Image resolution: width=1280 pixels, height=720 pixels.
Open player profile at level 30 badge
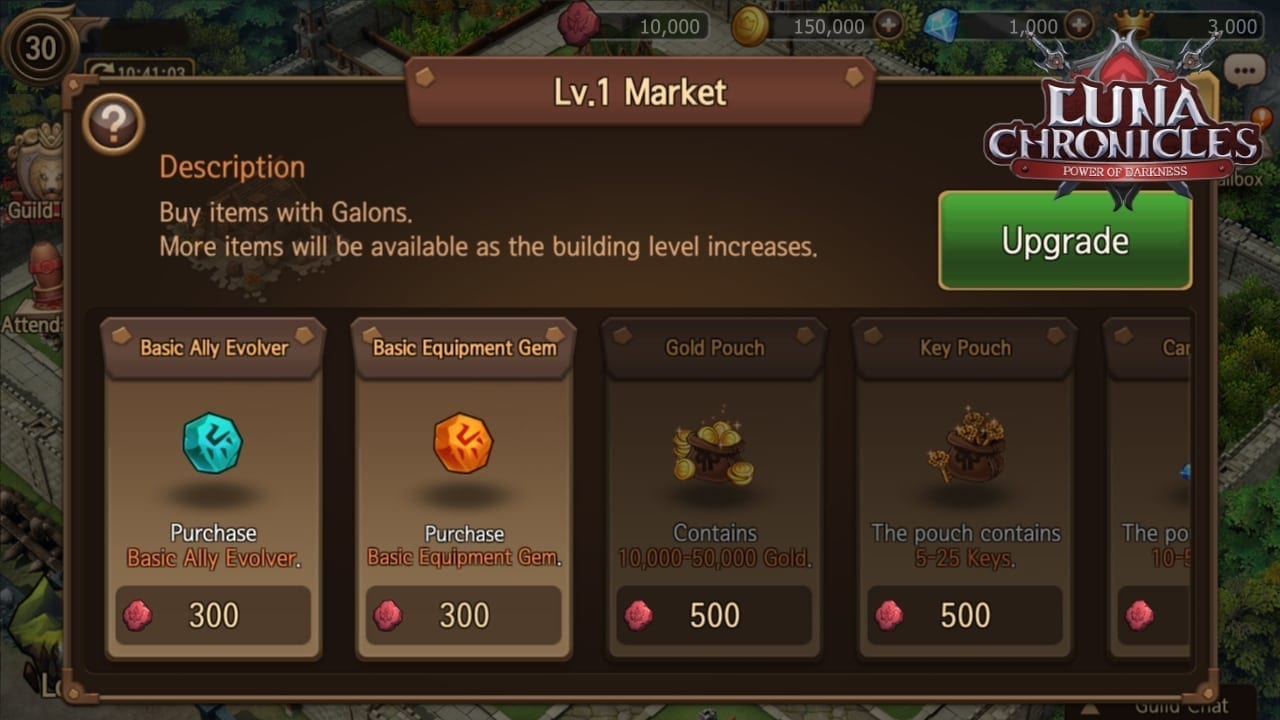(40, 47)
